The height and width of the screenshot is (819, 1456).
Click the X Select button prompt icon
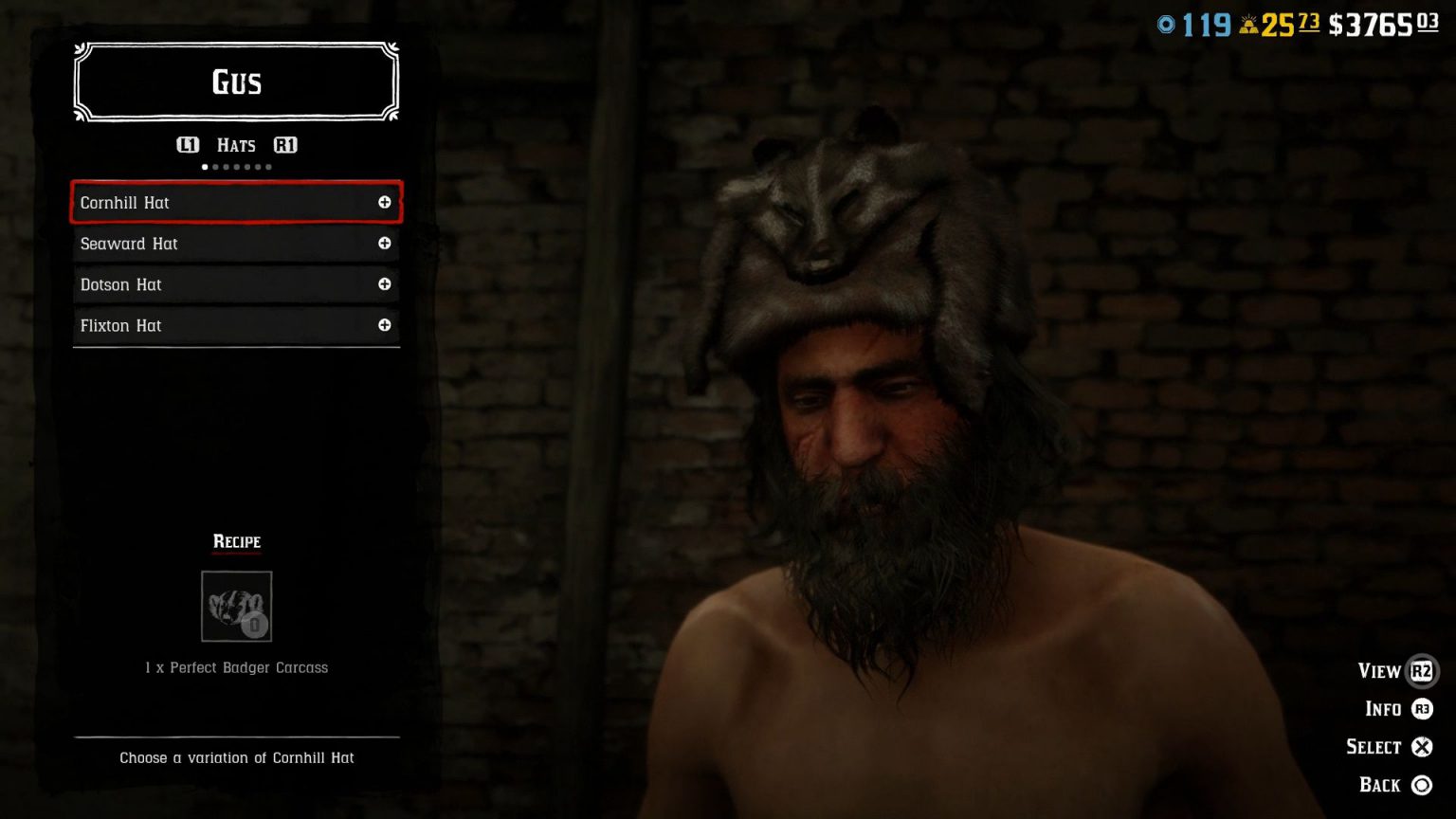1422,747
